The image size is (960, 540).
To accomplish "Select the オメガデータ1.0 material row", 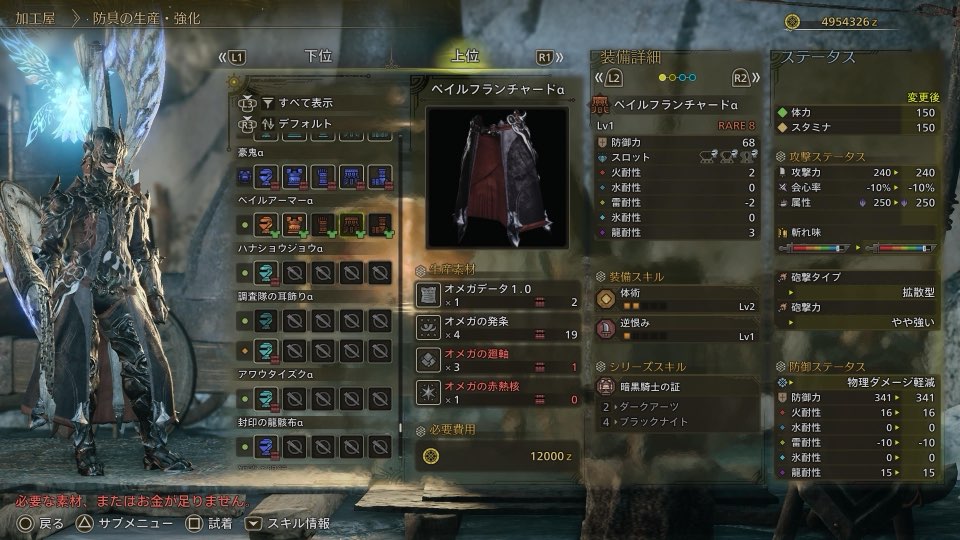I will [497, 294].
